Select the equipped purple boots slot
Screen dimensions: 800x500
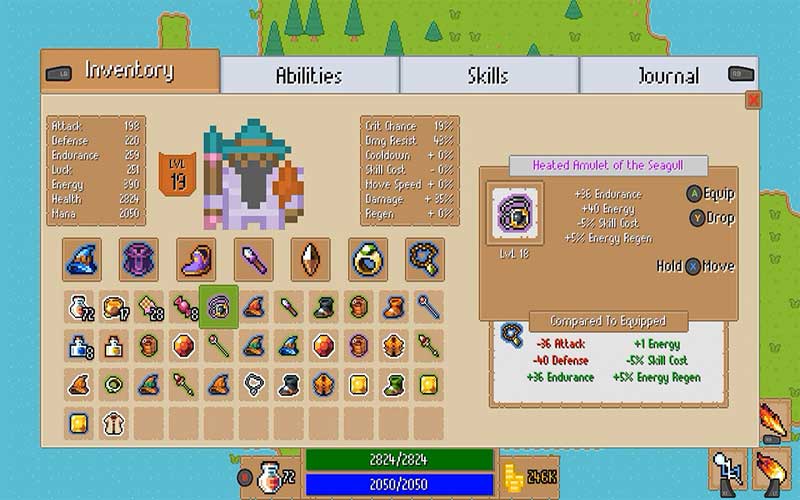(196, 259)
